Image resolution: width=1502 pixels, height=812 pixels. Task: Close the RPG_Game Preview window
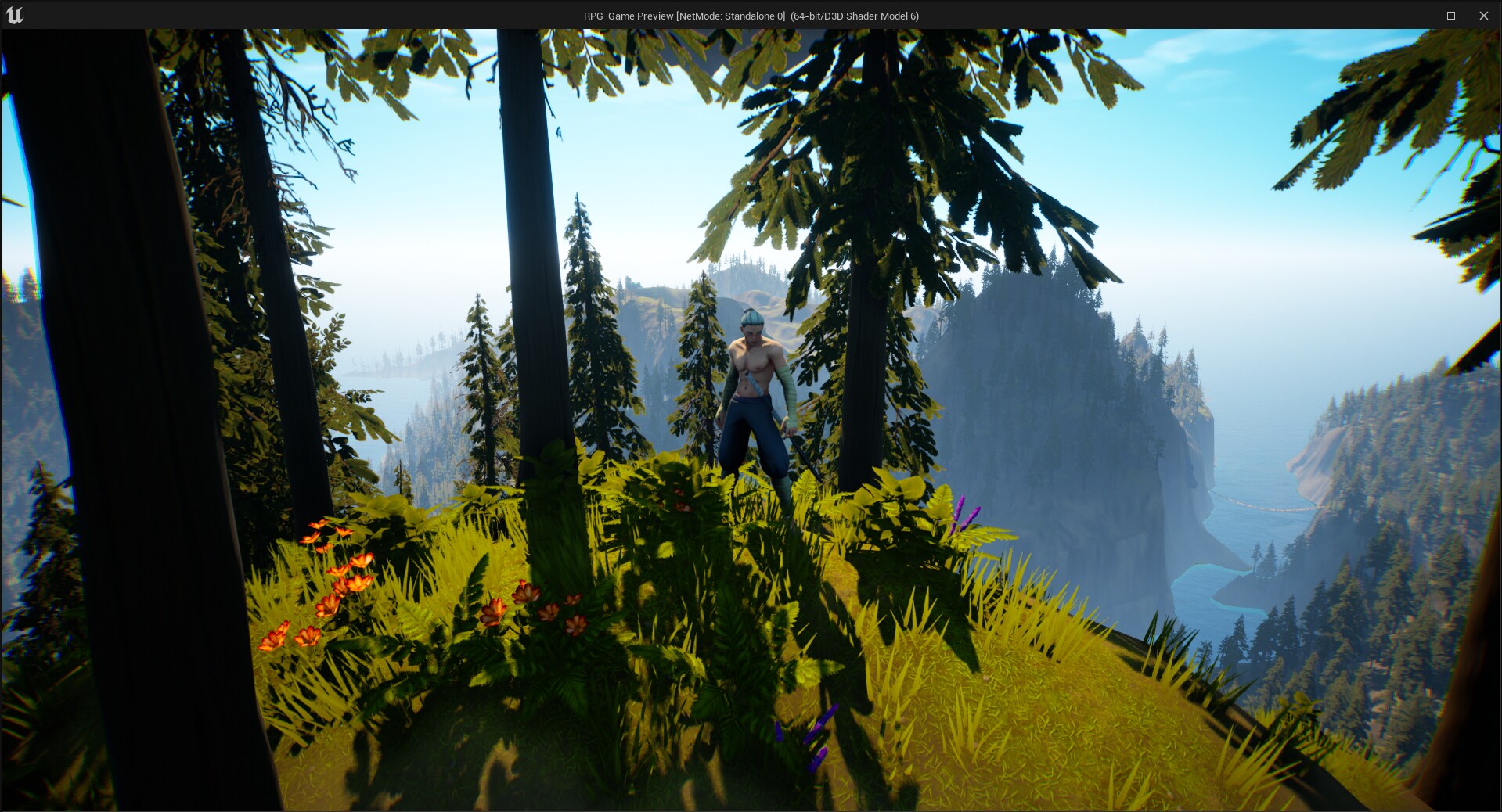point(1483,16)
